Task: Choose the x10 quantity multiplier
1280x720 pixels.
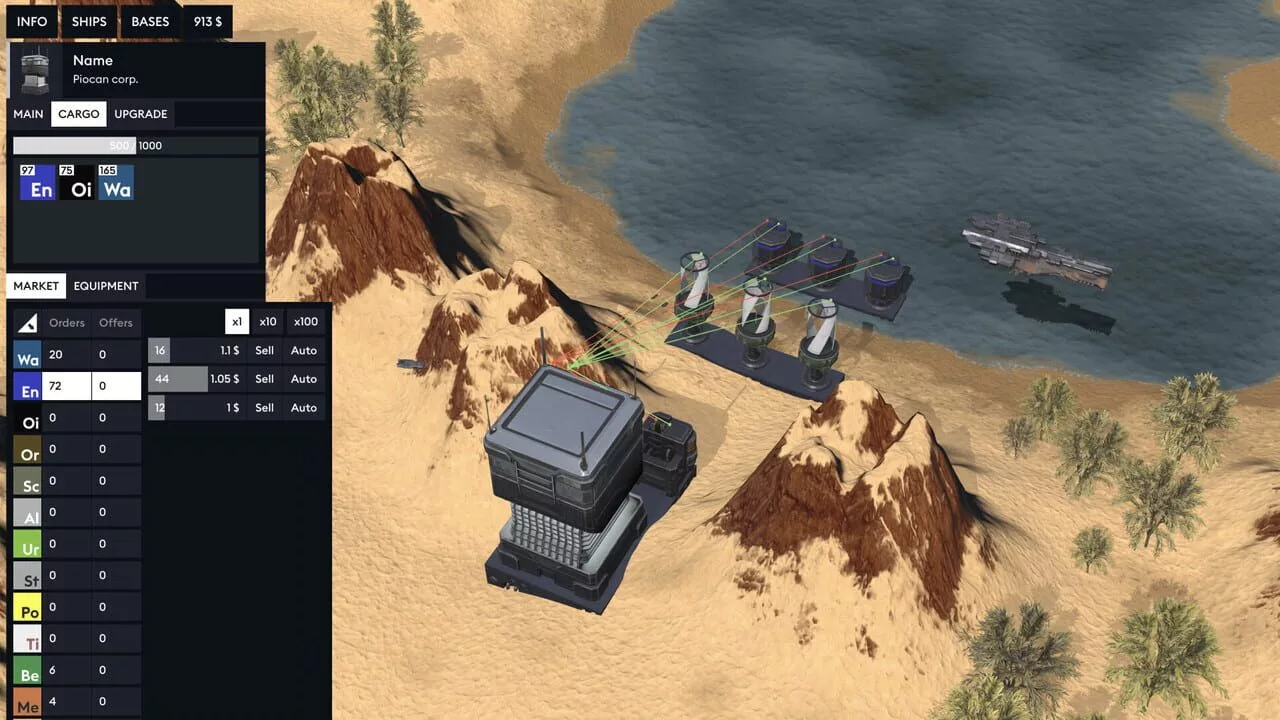Action: 268,322
